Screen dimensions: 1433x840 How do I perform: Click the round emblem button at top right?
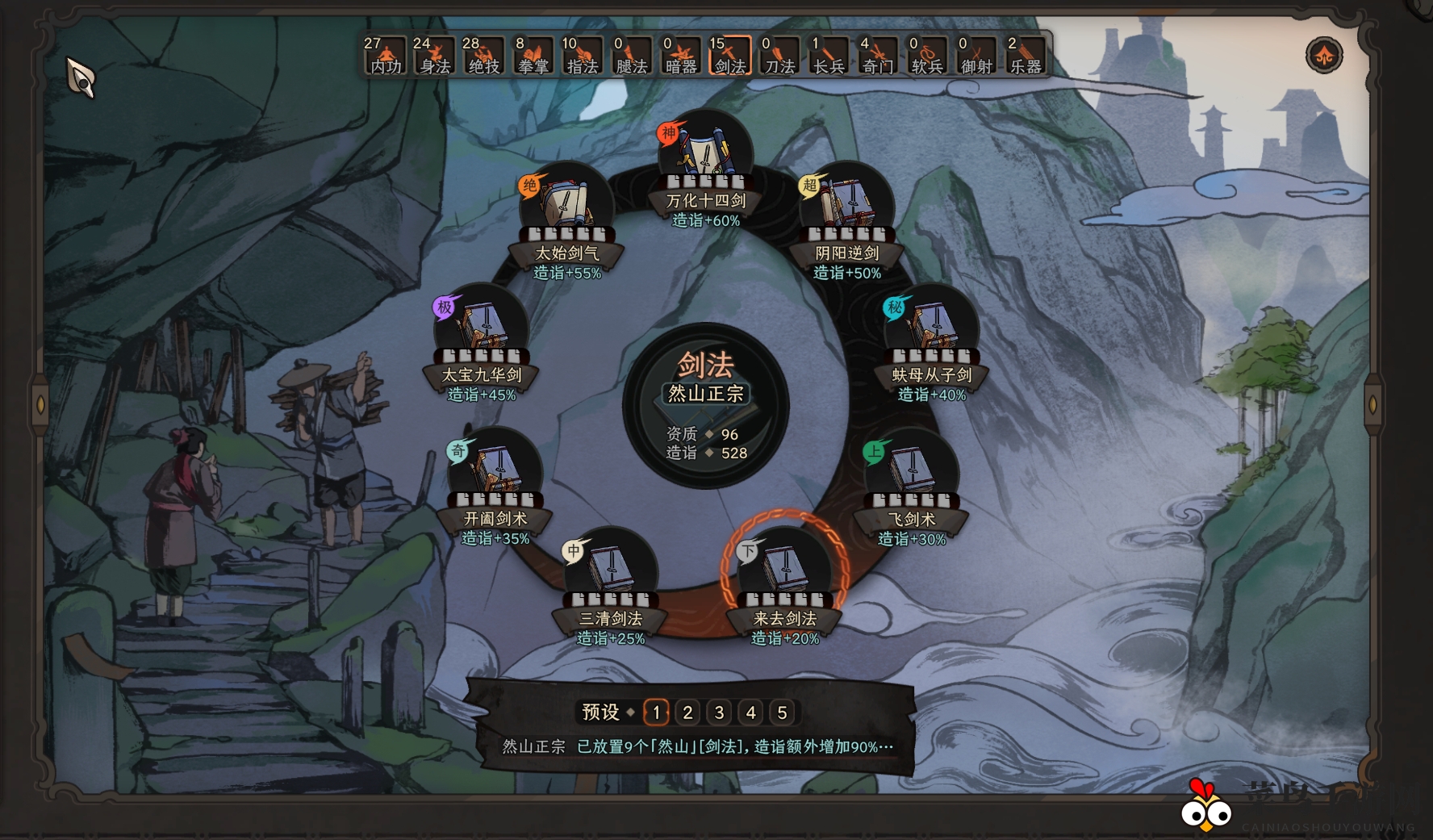[x=1324, y=56]
